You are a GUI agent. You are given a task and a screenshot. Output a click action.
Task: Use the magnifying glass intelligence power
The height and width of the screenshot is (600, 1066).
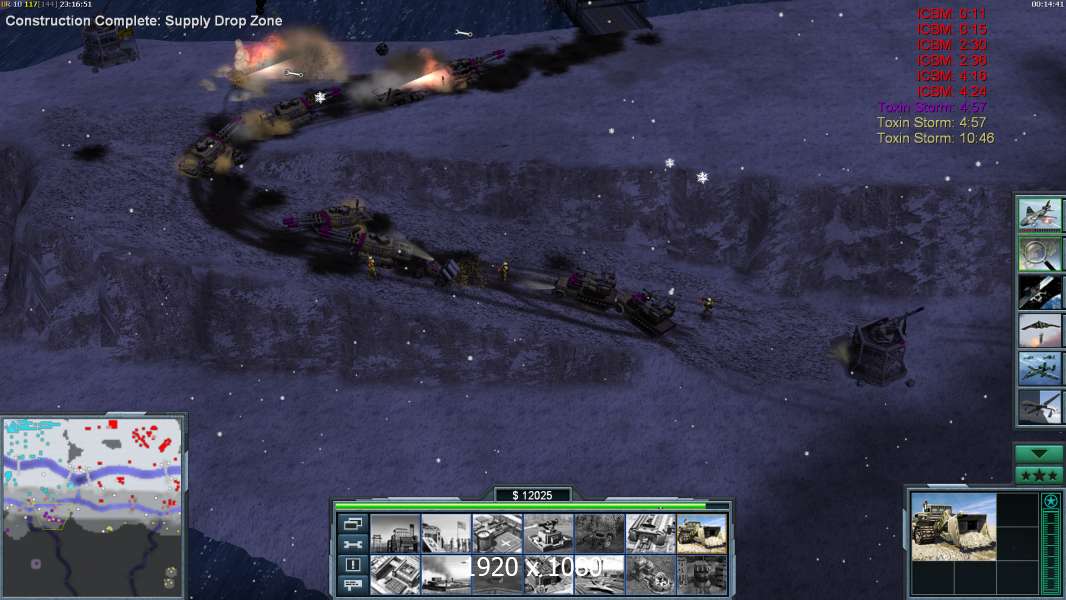click(x=1039, y=253)
